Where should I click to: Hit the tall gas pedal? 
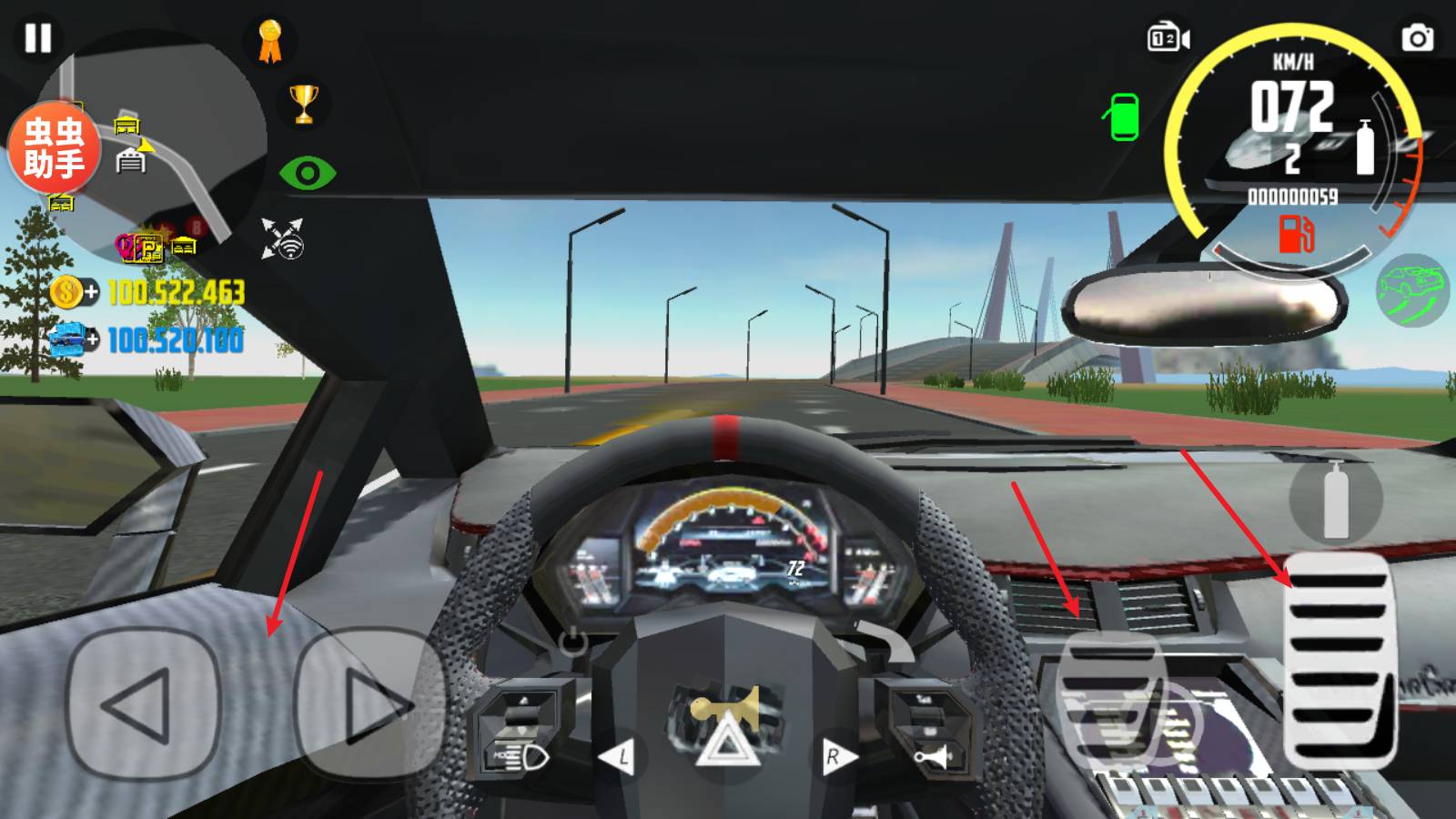point(1339,659)
